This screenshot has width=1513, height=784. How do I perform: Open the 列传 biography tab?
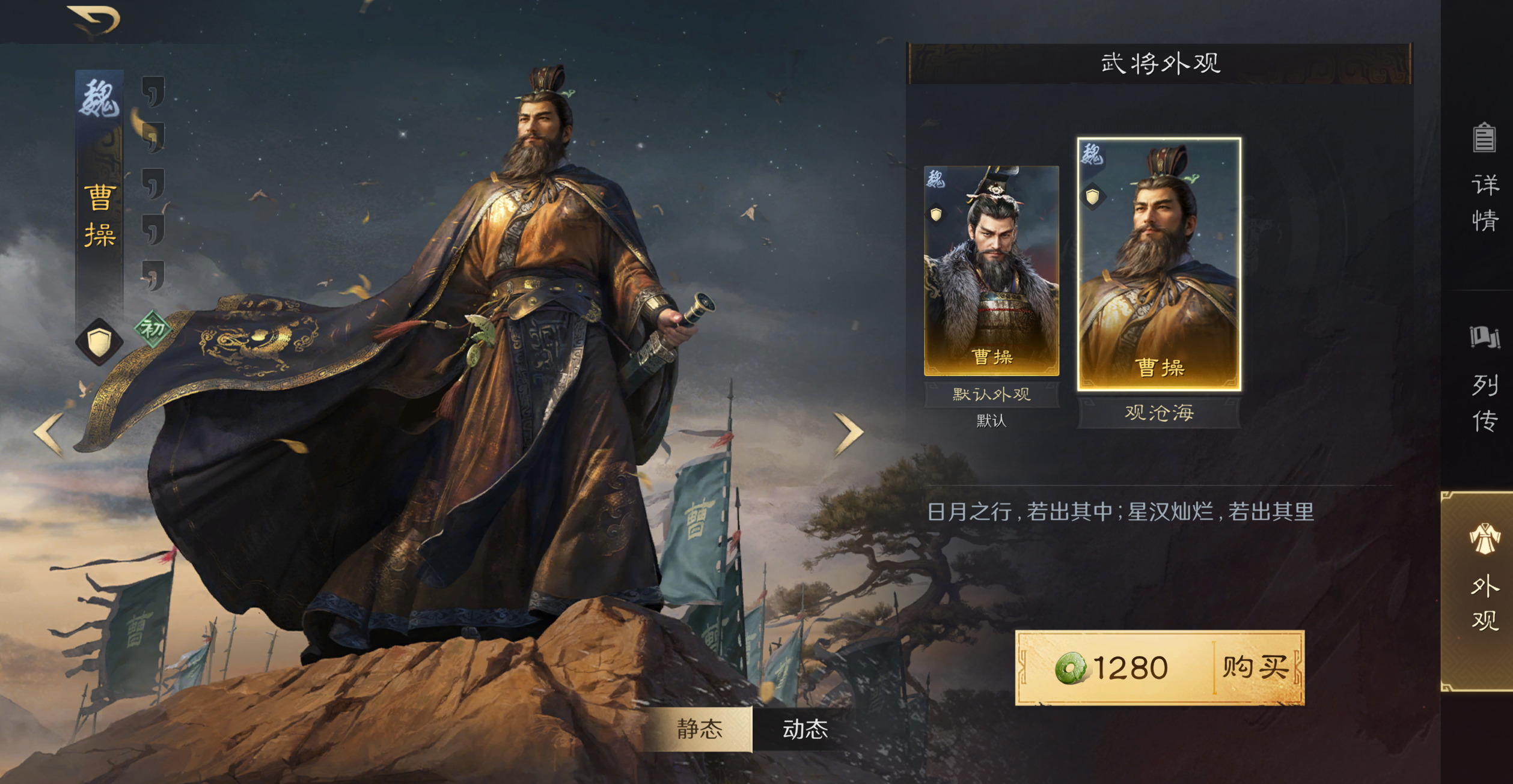coord(1484,379)
